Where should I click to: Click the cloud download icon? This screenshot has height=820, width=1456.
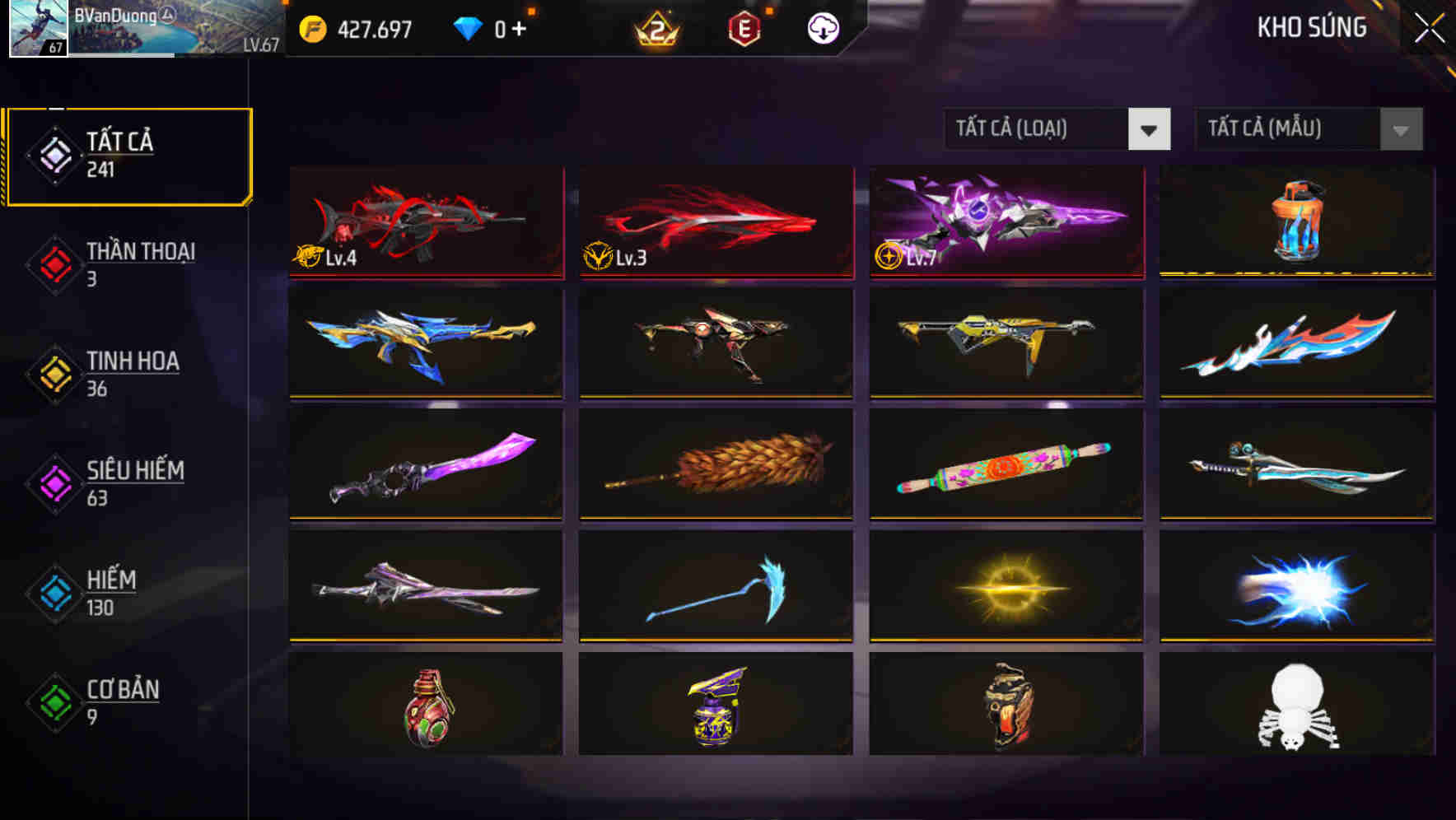click(821, 27)
